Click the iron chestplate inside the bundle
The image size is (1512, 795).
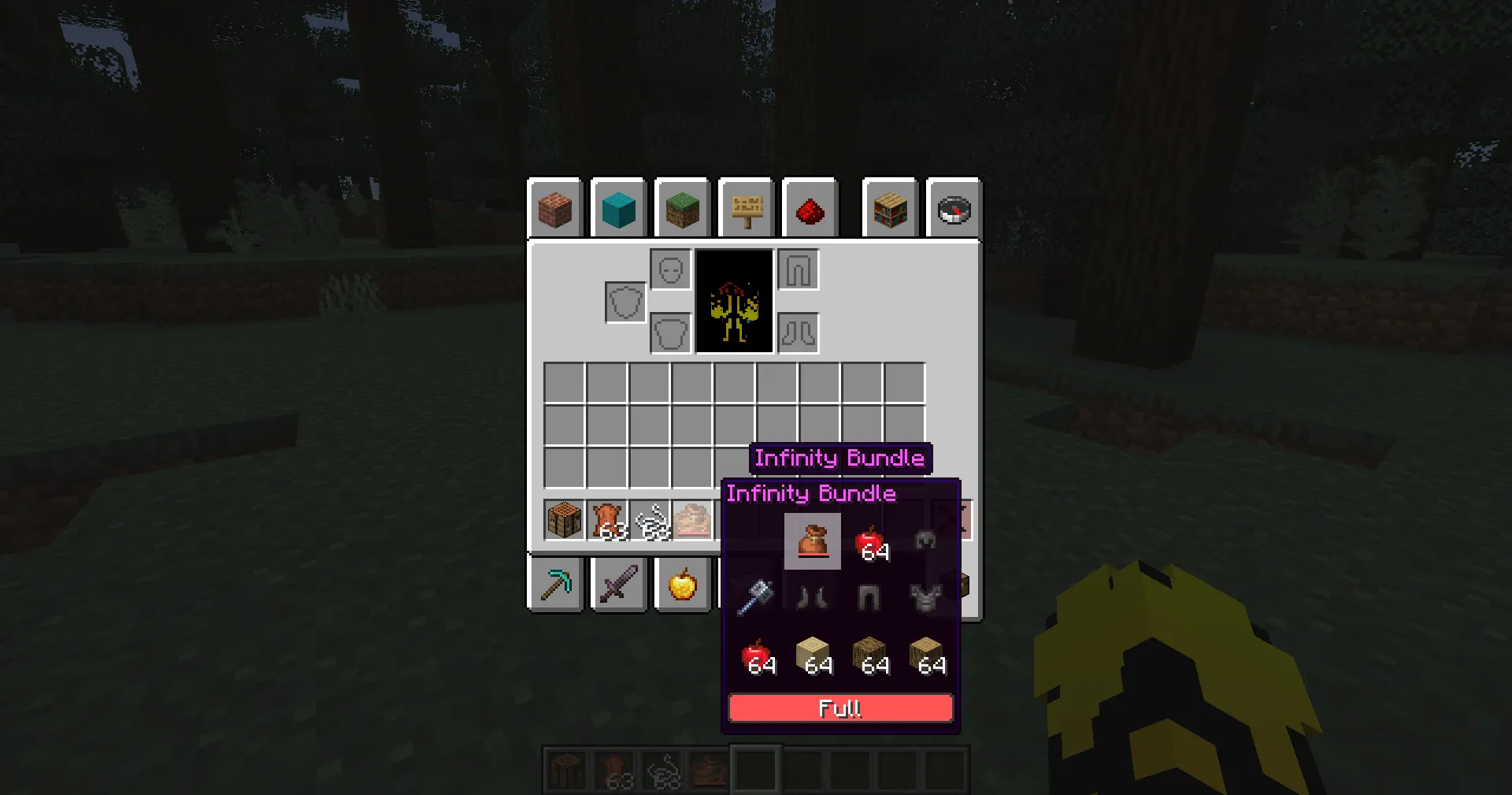click(925, 596)
